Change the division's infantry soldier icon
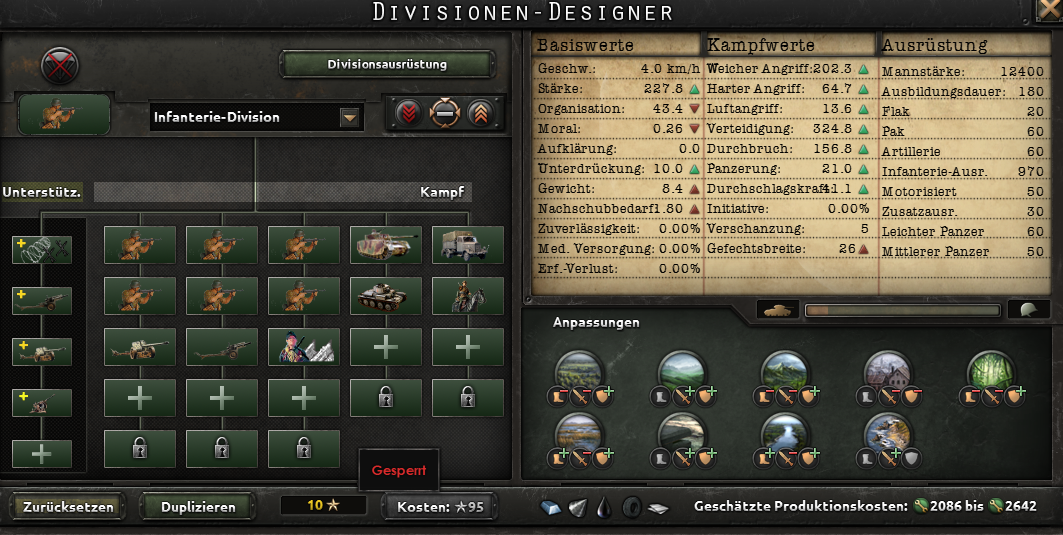This screenshot has width=1063, height=535. pyautogui.click(x=64, y=115)
